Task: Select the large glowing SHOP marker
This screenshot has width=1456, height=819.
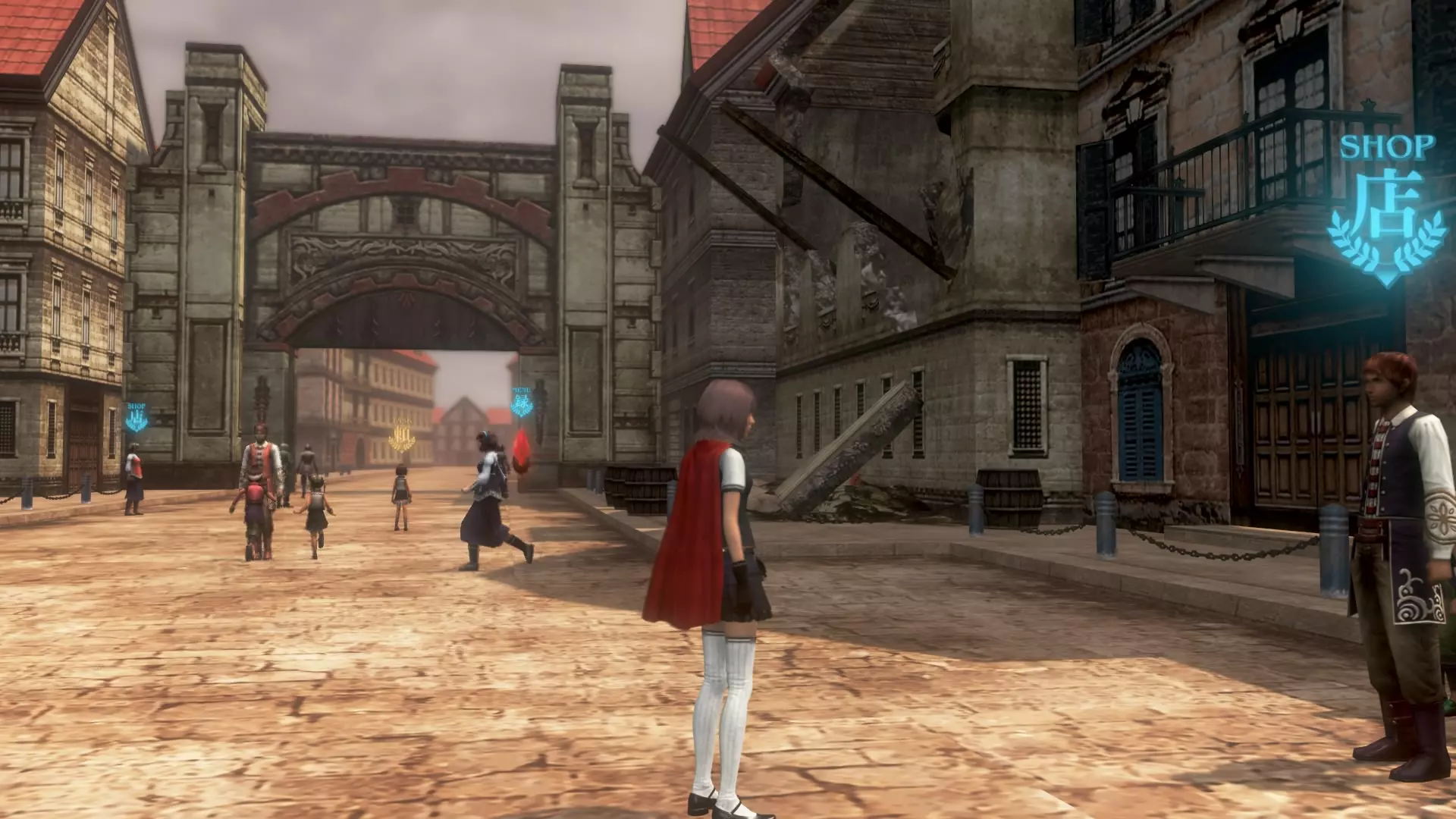Action: 1386,211
